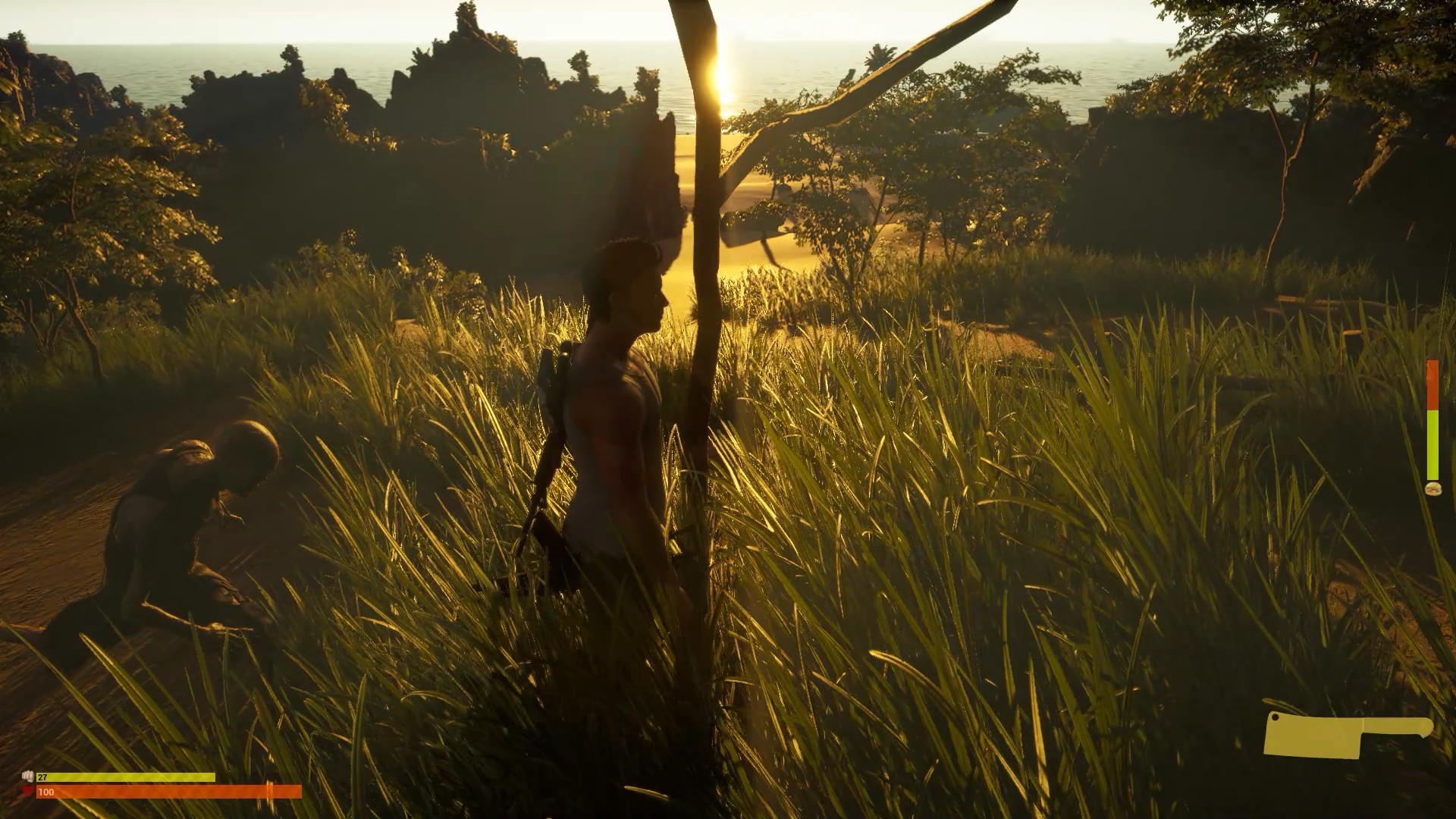Select the fist icon above the health bar
The image size is (1456, 819).
coord(28,776)
